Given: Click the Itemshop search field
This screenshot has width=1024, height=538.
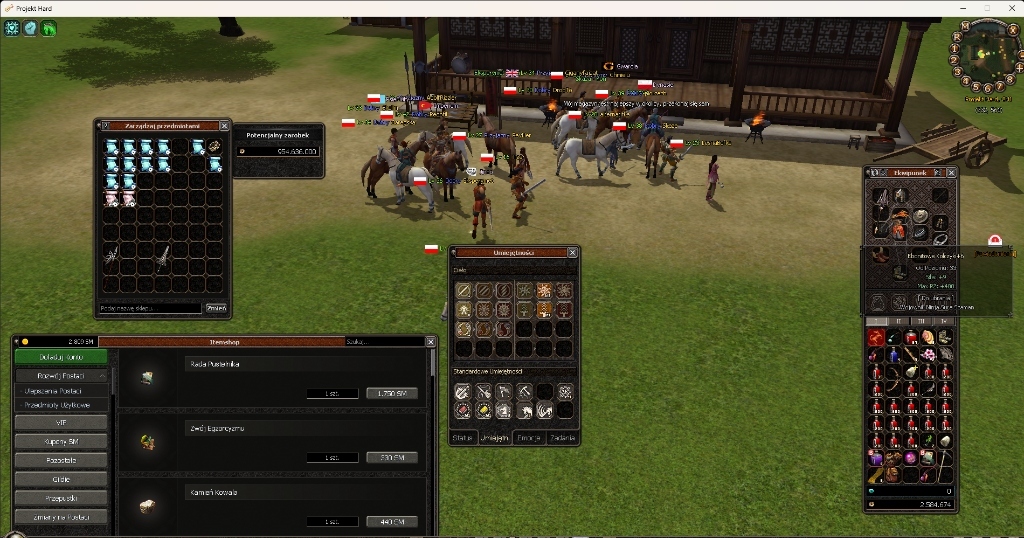Looking at the screenshot, I should coord(382,342).
